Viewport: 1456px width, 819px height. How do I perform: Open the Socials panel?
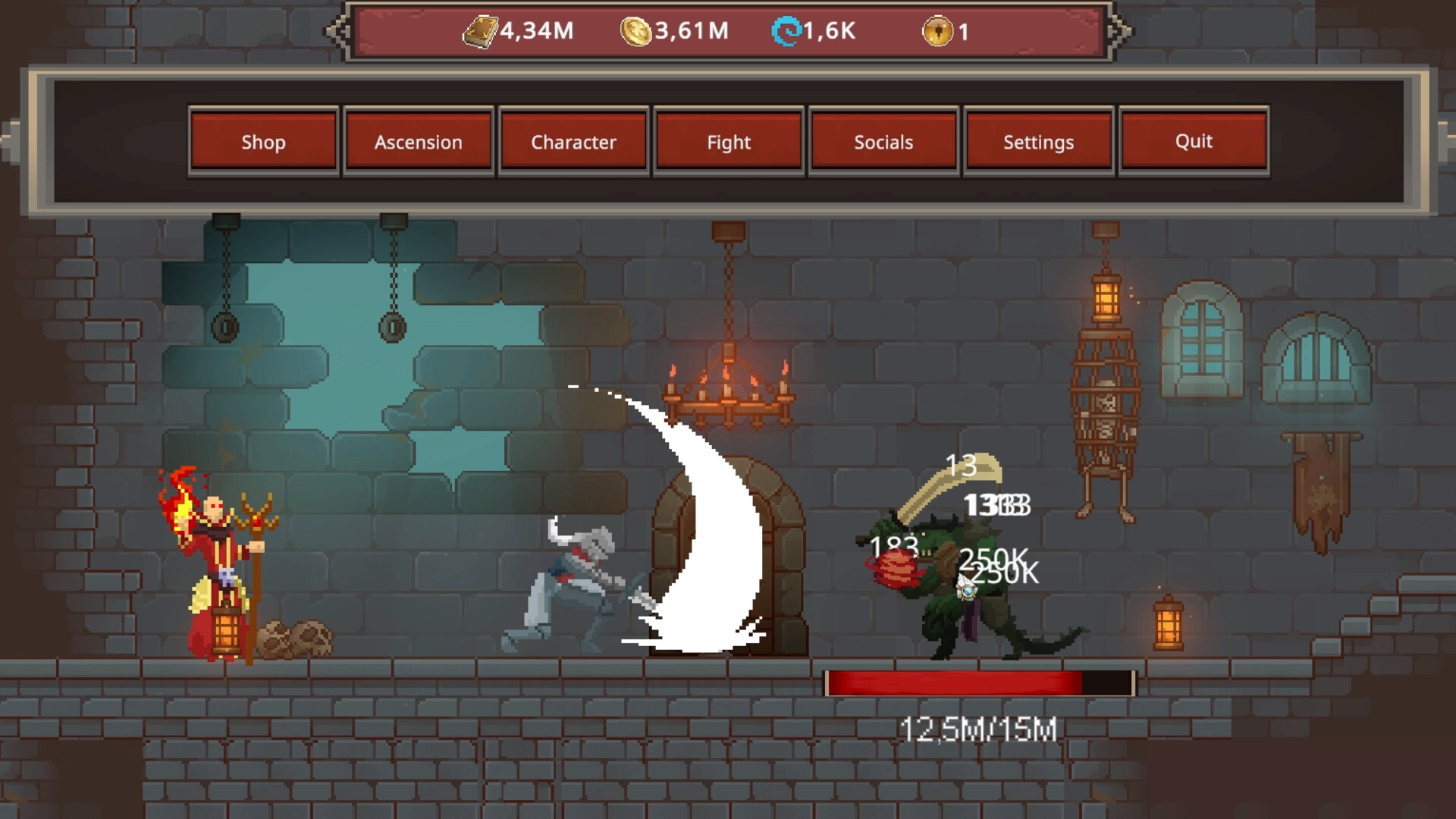[883, 142]
